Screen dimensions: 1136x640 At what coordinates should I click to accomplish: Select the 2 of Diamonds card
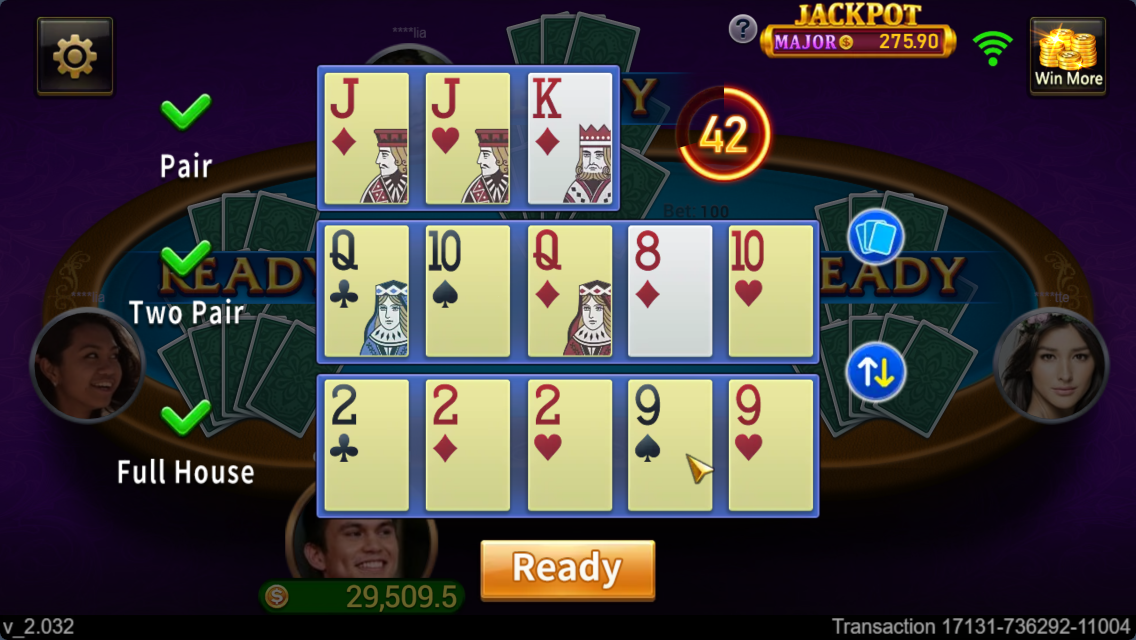[468, 445]
